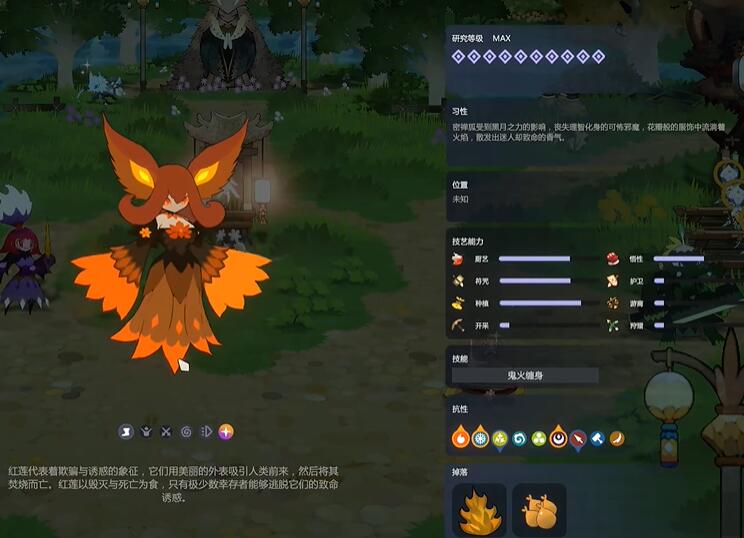Select the three gourds drop item
The width and height of the screenshot is (744, 538).
(539, 510)
